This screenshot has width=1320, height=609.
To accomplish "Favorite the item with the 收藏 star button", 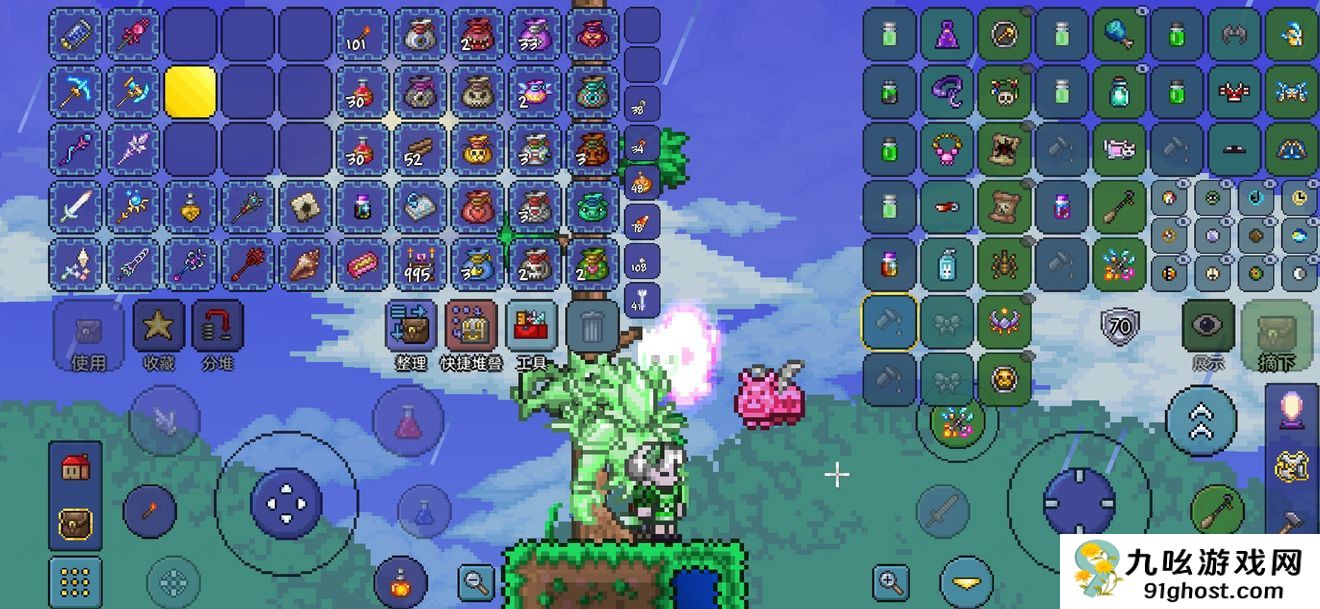I will tap(158, 328).
